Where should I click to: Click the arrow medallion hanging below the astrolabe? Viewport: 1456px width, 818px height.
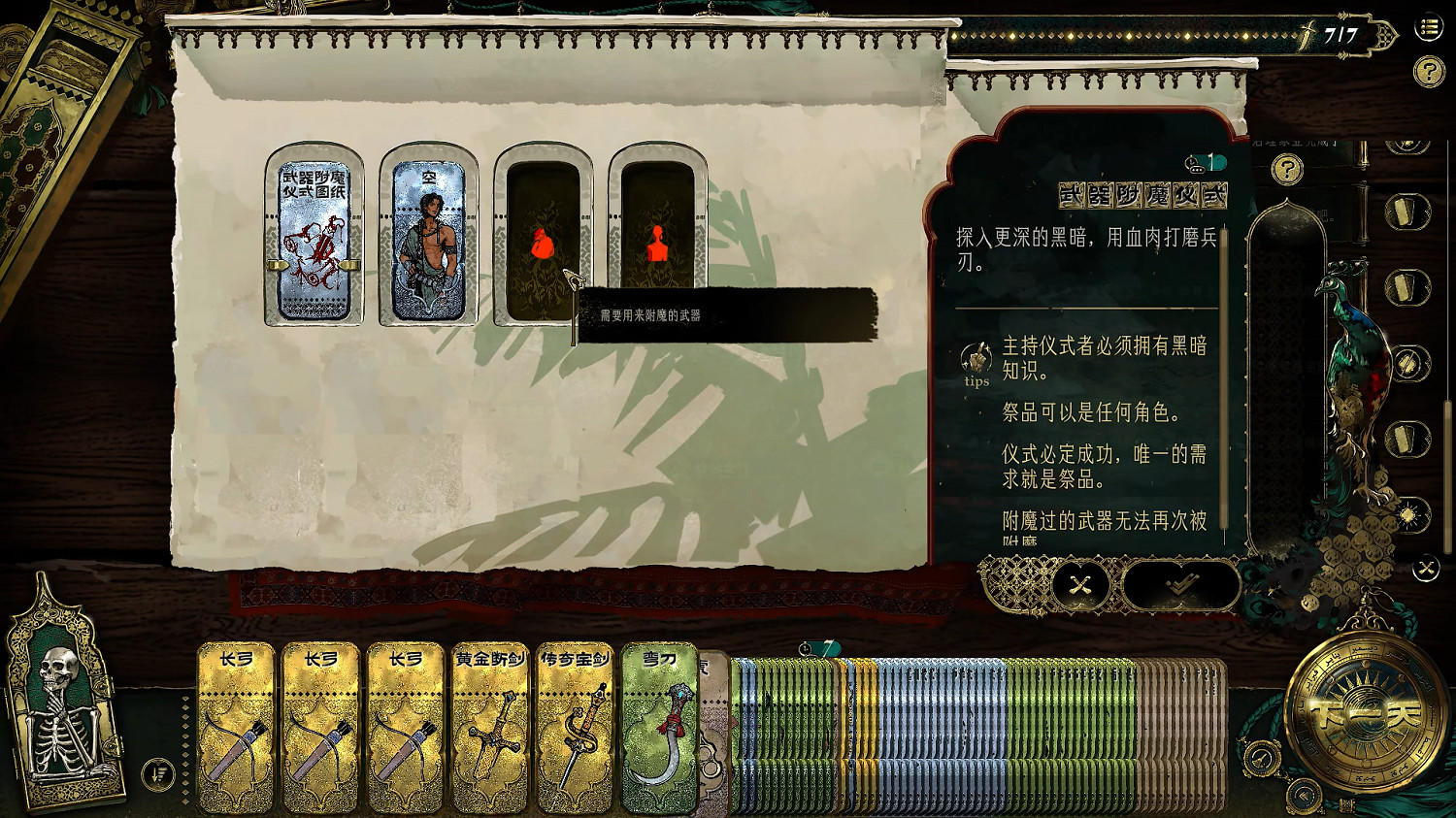click(x=1301, y=795)
